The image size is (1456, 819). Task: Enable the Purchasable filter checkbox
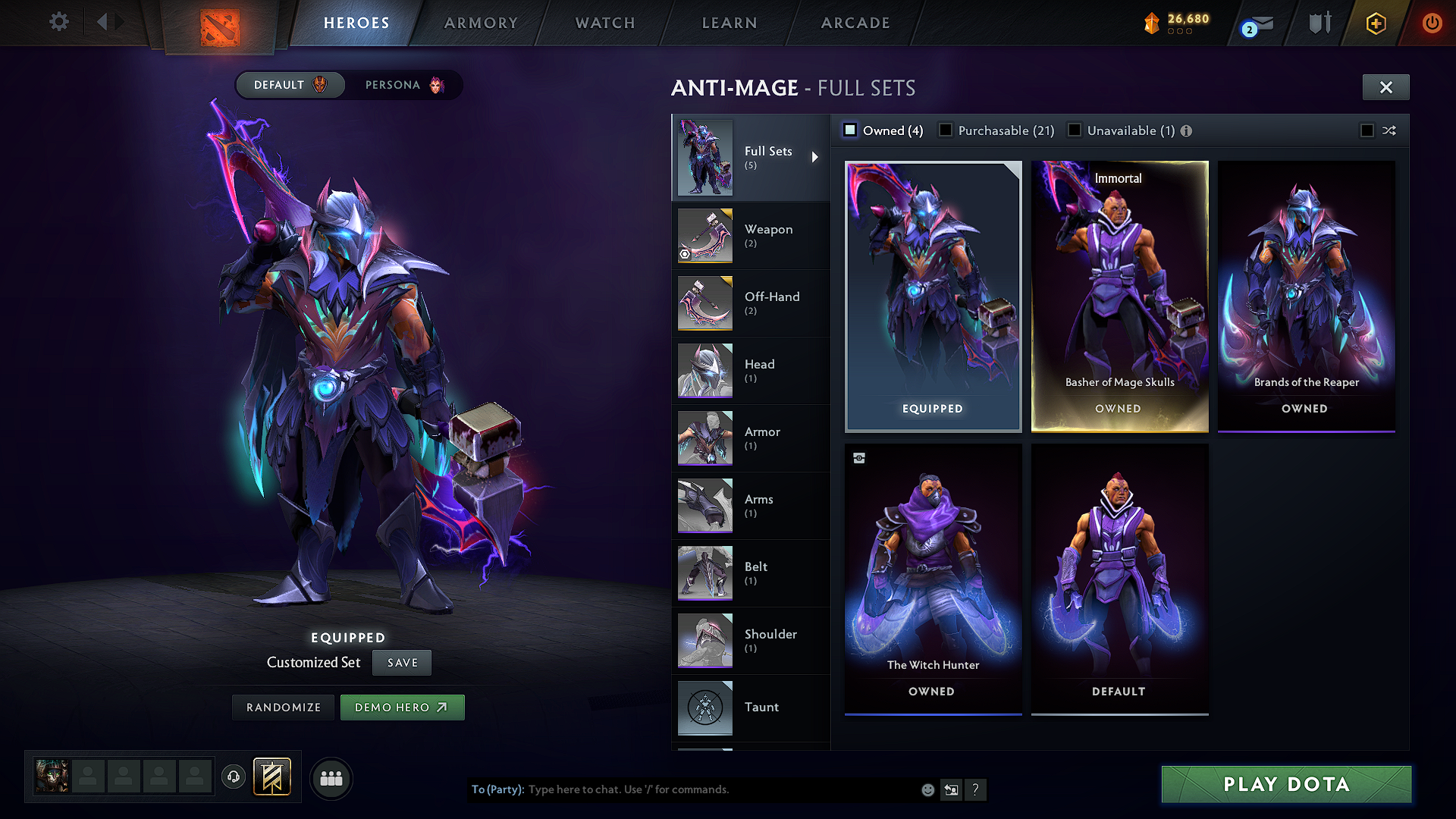click(946, 130)
